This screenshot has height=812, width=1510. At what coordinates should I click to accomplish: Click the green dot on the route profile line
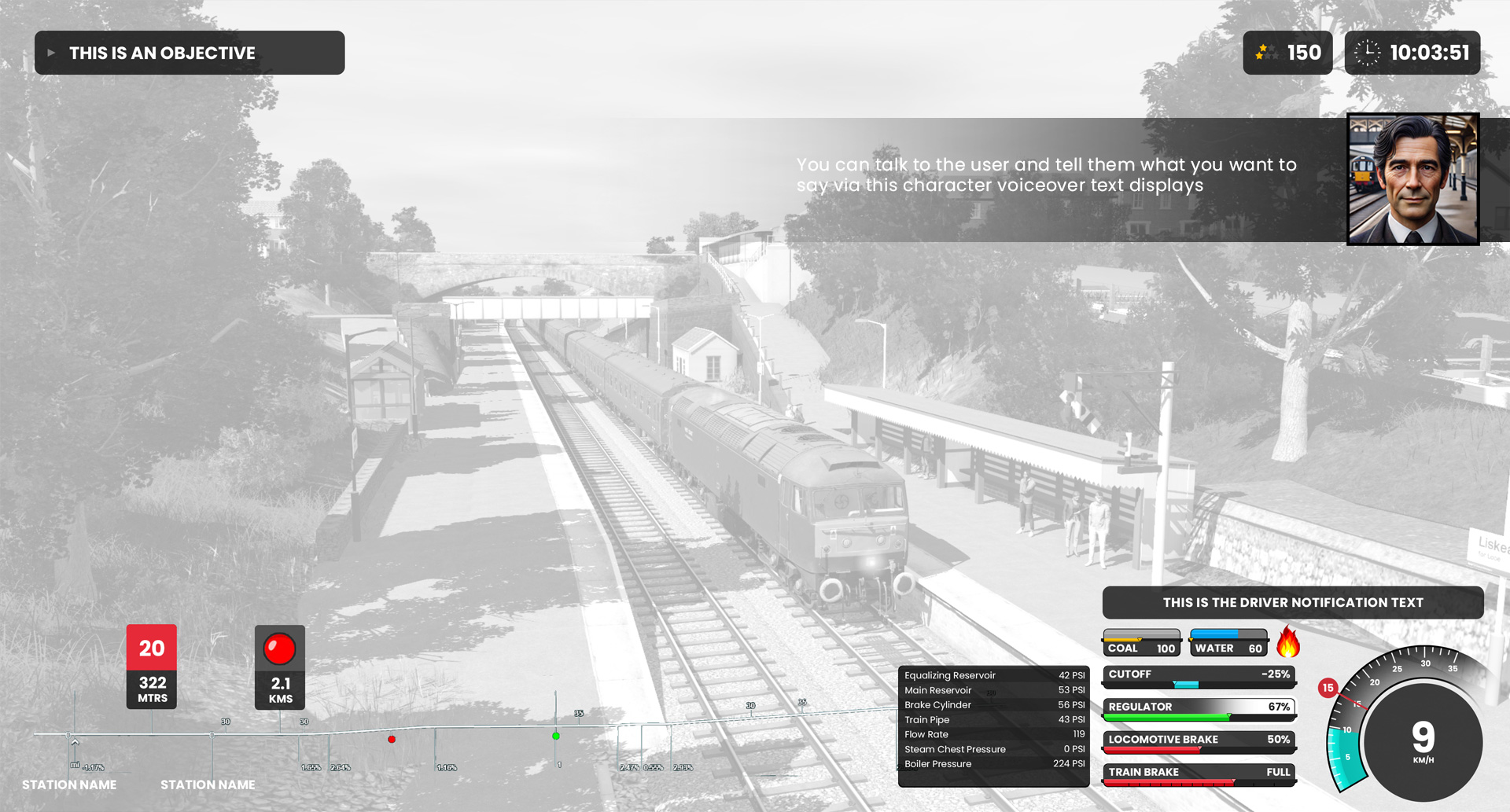click(x=558, y=736)
